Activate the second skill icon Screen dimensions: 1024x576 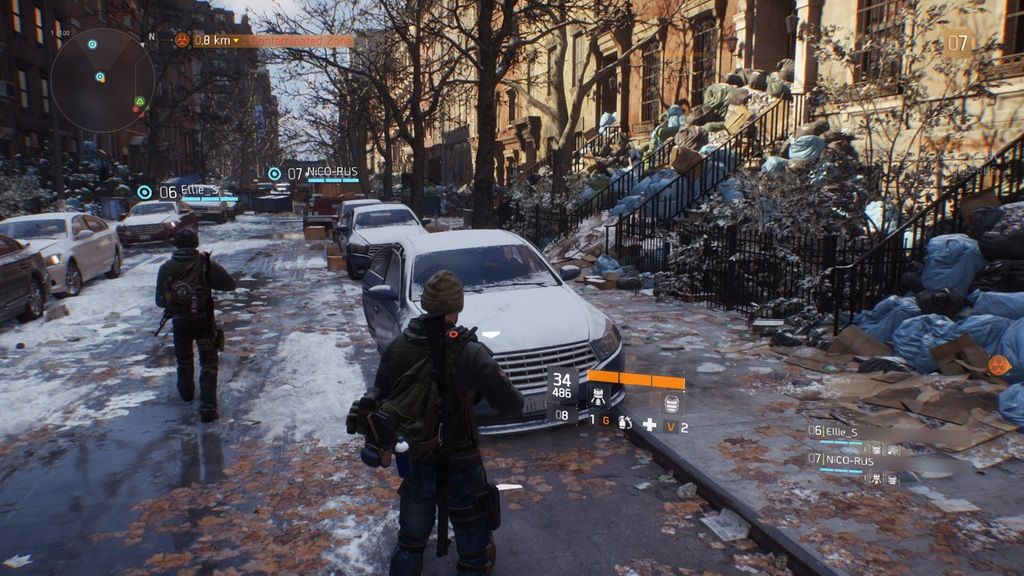pyautogui.click(x=672, y=403)
